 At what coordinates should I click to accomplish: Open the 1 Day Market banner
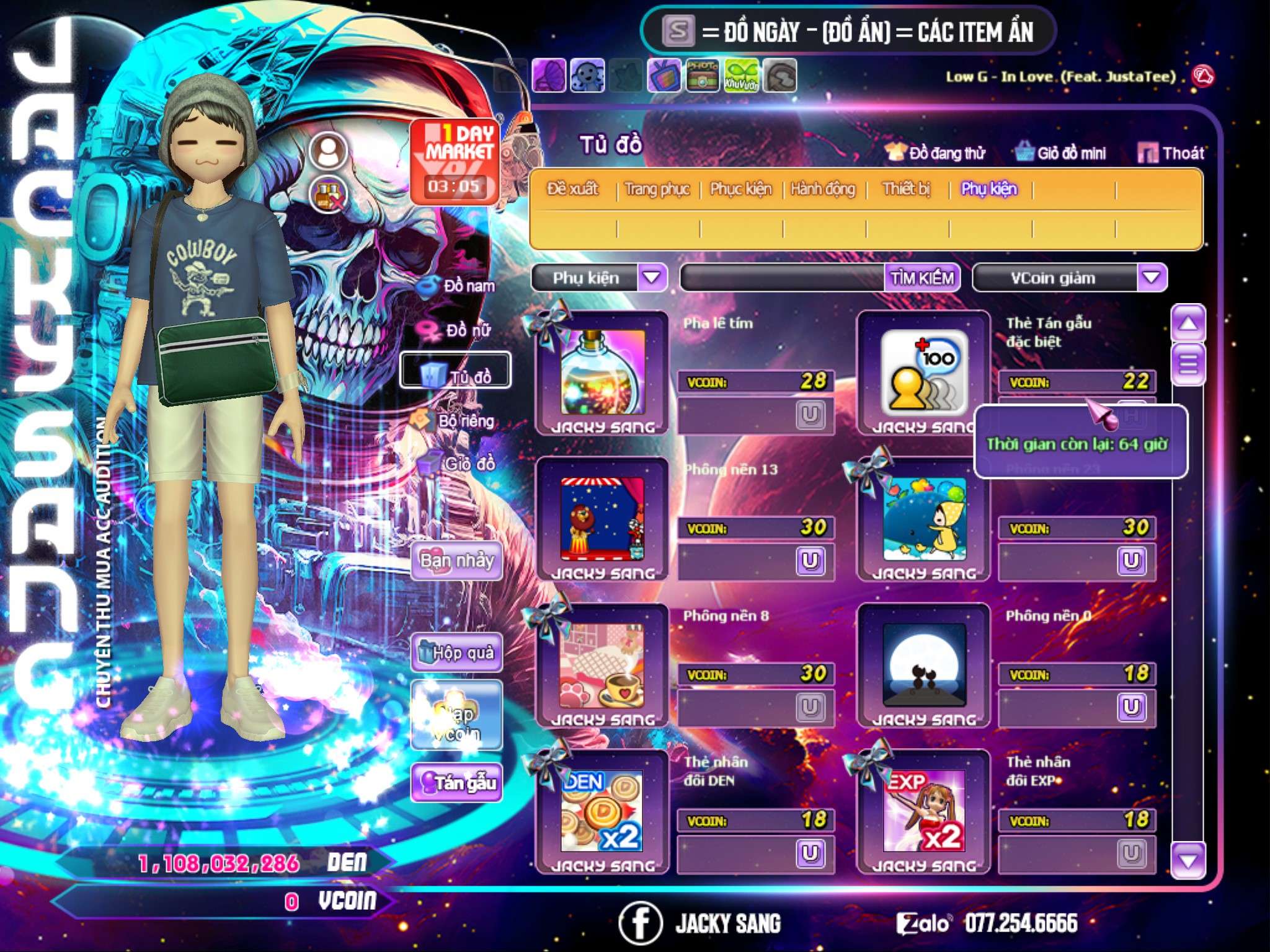[x=456, y=161]
